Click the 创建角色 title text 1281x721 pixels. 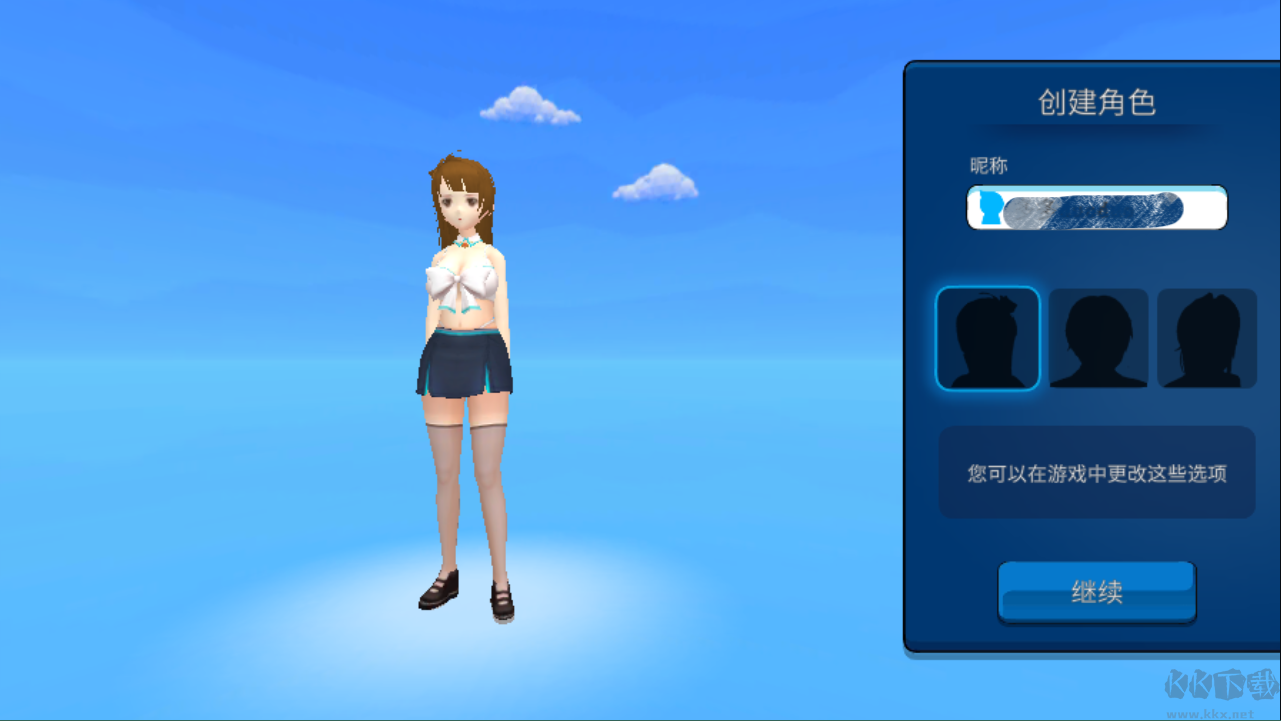[x=1096, y=102]
